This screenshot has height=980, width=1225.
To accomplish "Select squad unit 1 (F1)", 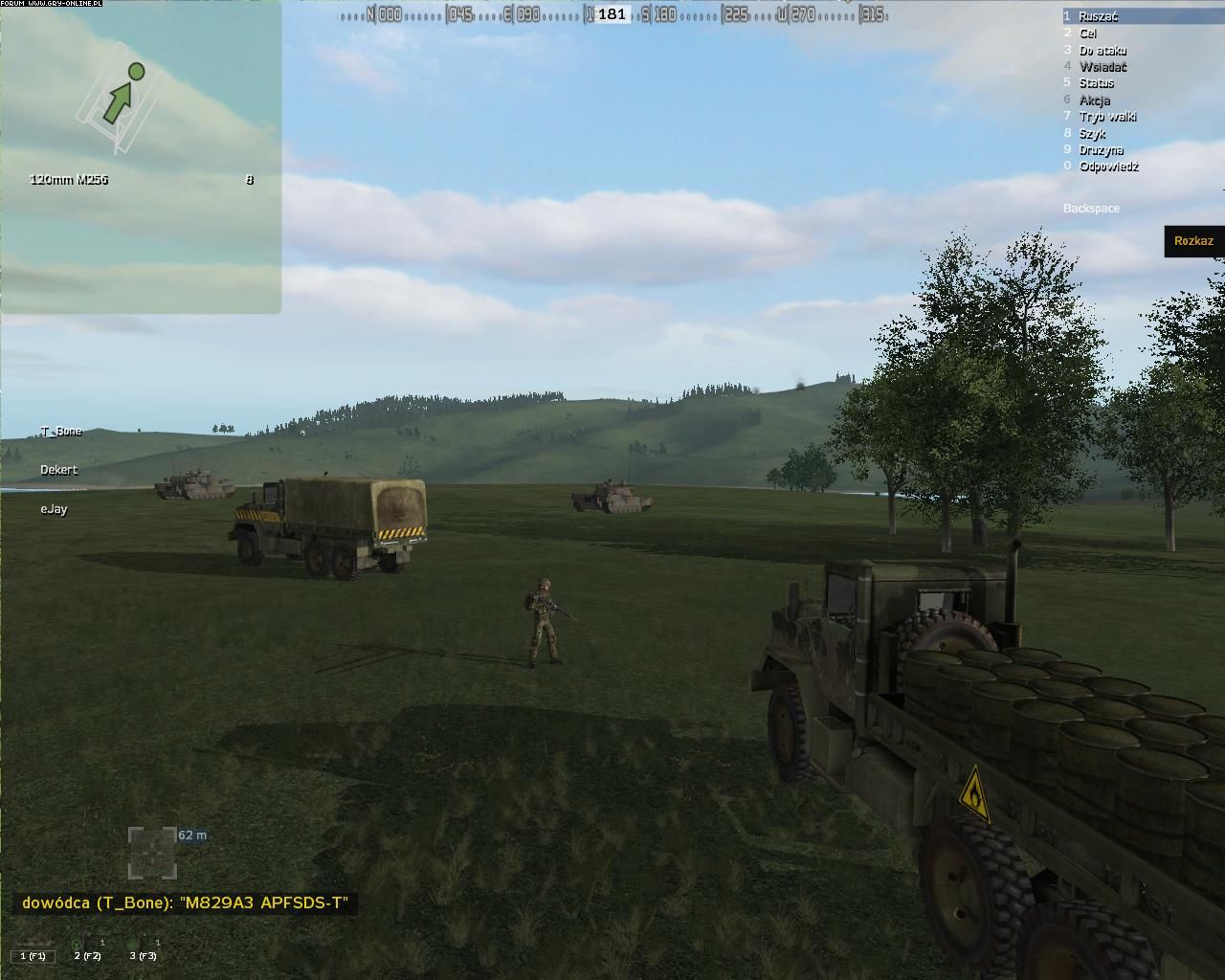I will pyautogui.click(x=33, y=954).
